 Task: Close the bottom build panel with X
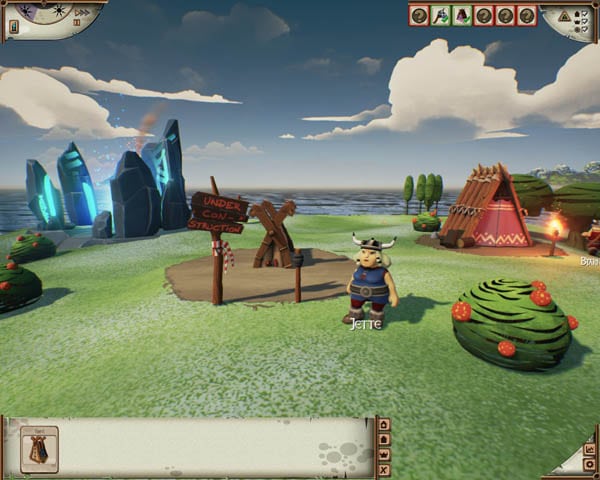click(x=384, y=470)
